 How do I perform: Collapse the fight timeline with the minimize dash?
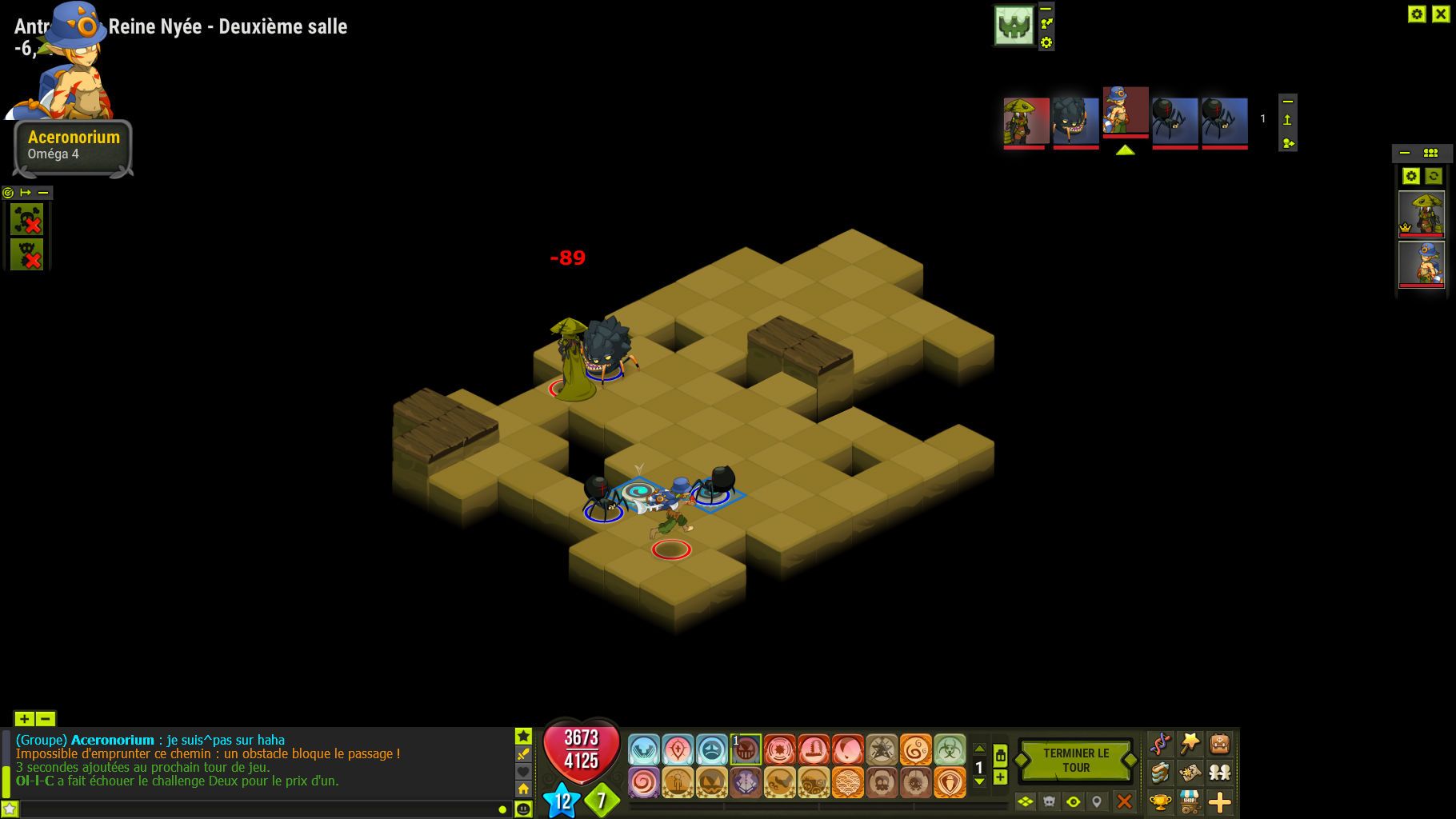pyautogui.click(x=1286, y=102)
